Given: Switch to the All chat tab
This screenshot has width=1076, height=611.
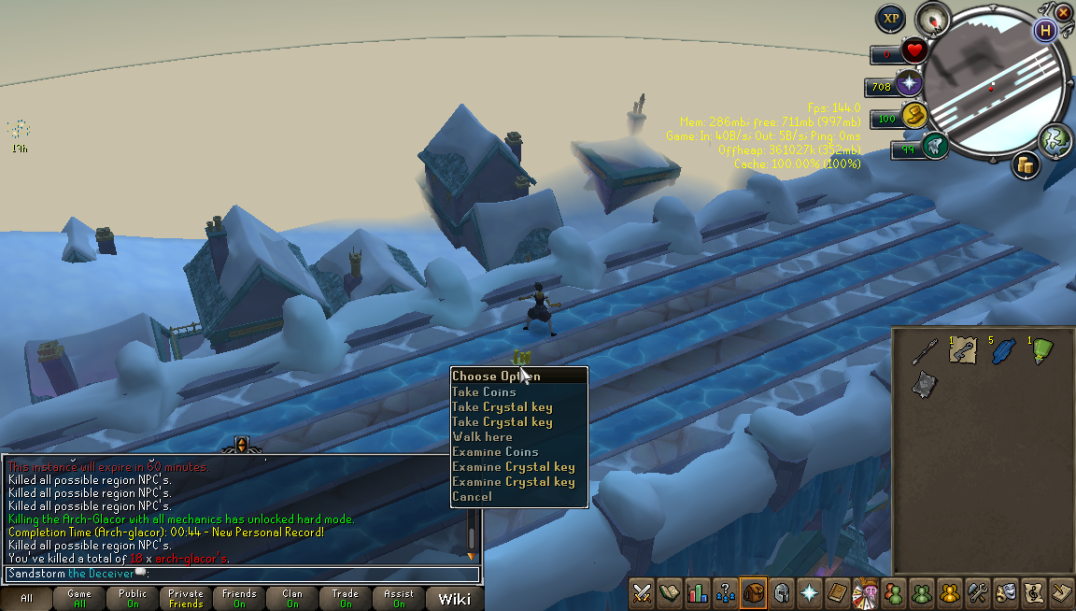Looking at the screenshot, I should [26, 598].
